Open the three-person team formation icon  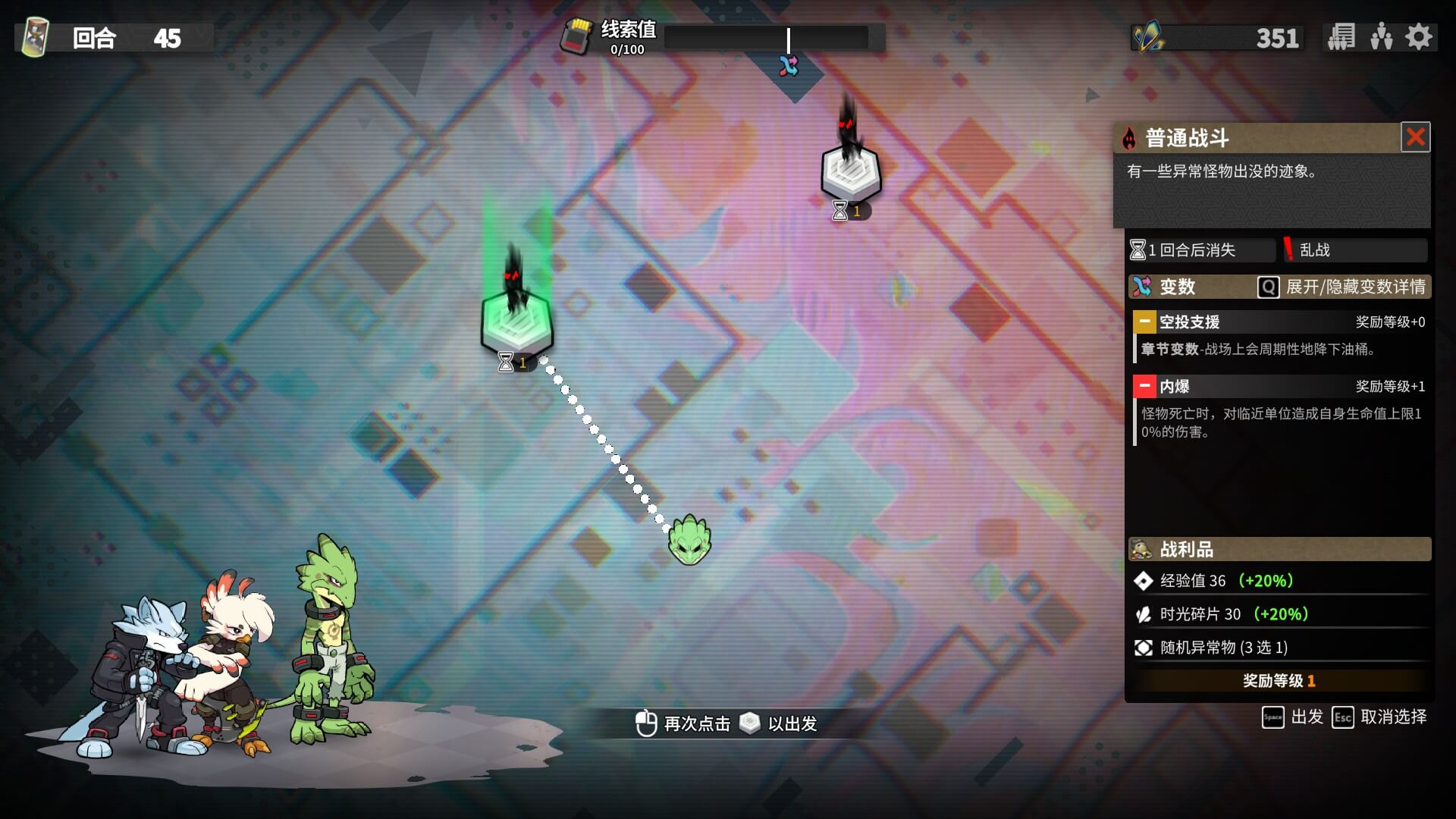[1381, 37]
